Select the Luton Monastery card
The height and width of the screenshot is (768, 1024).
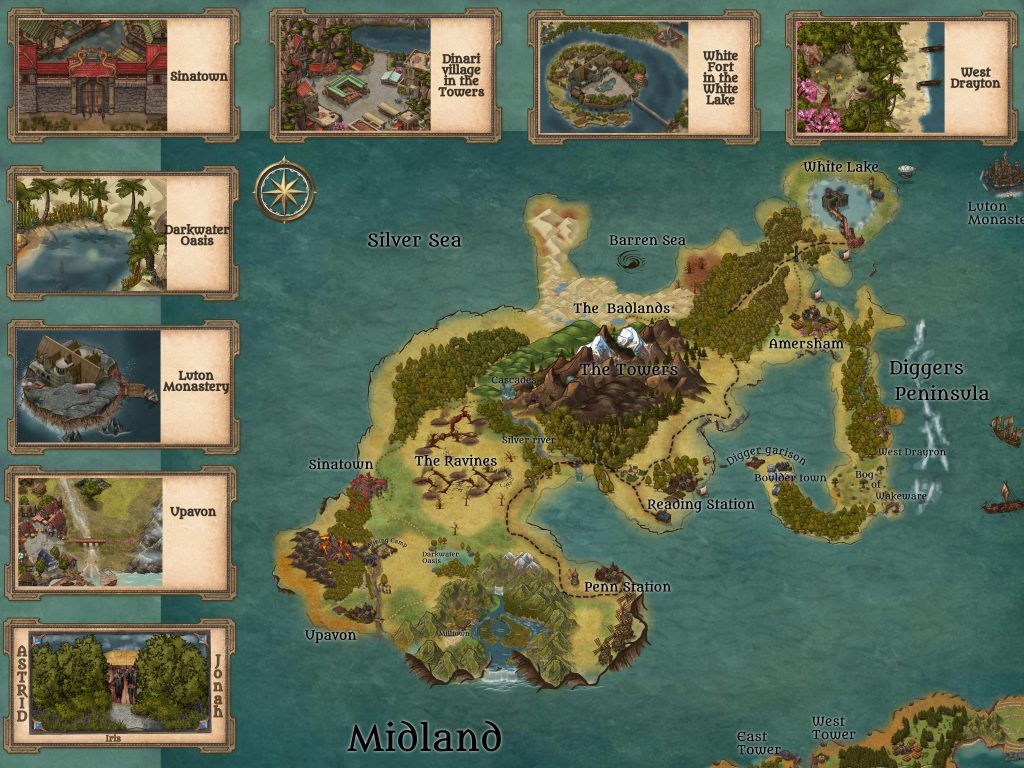[x=123, y=386]
